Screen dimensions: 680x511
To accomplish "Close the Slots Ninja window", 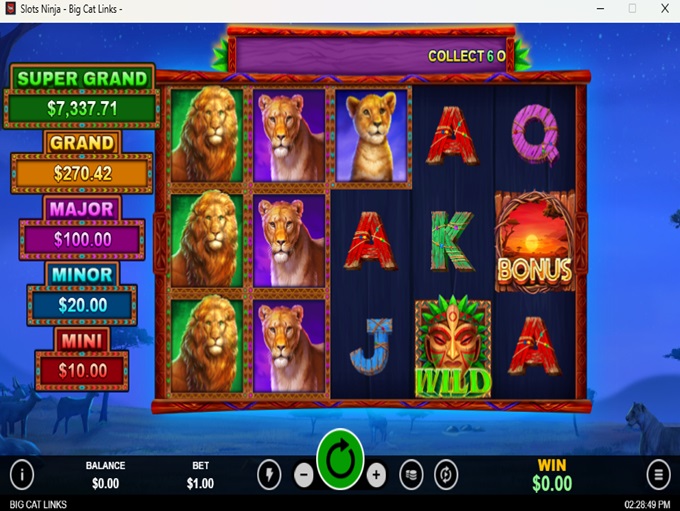I will click(x=663, y=9).
